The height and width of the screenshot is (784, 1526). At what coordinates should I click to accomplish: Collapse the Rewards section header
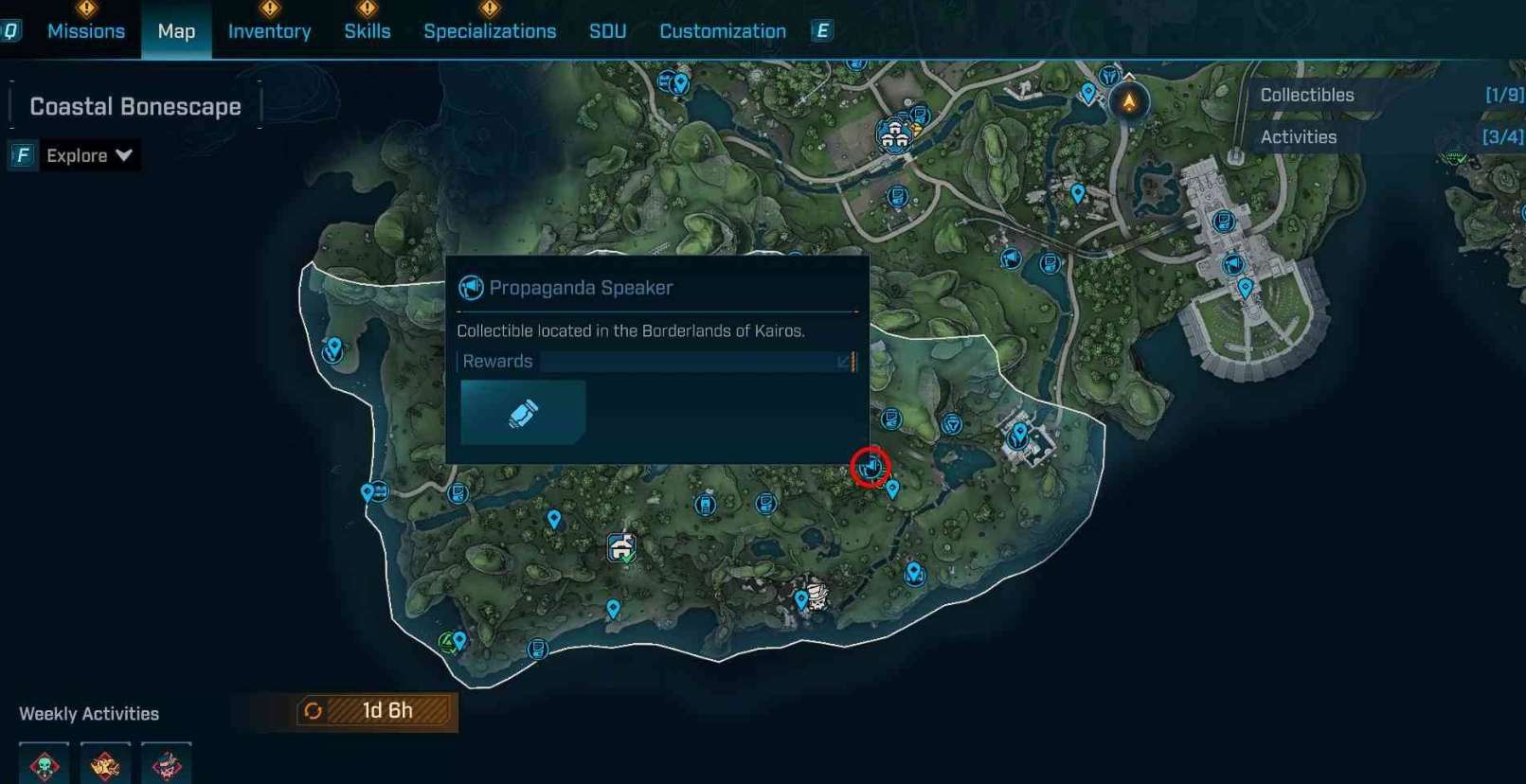click(656, 361)
